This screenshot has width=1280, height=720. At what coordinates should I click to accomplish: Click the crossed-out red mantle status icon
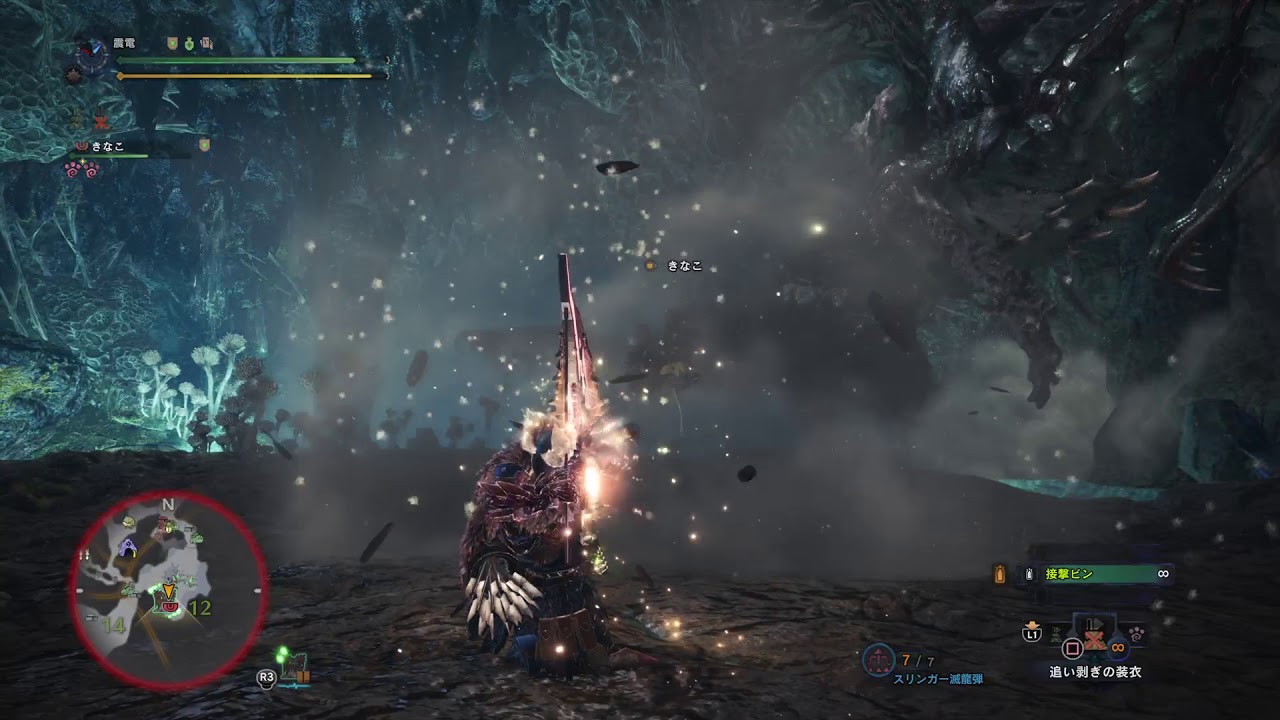[100, 122]
